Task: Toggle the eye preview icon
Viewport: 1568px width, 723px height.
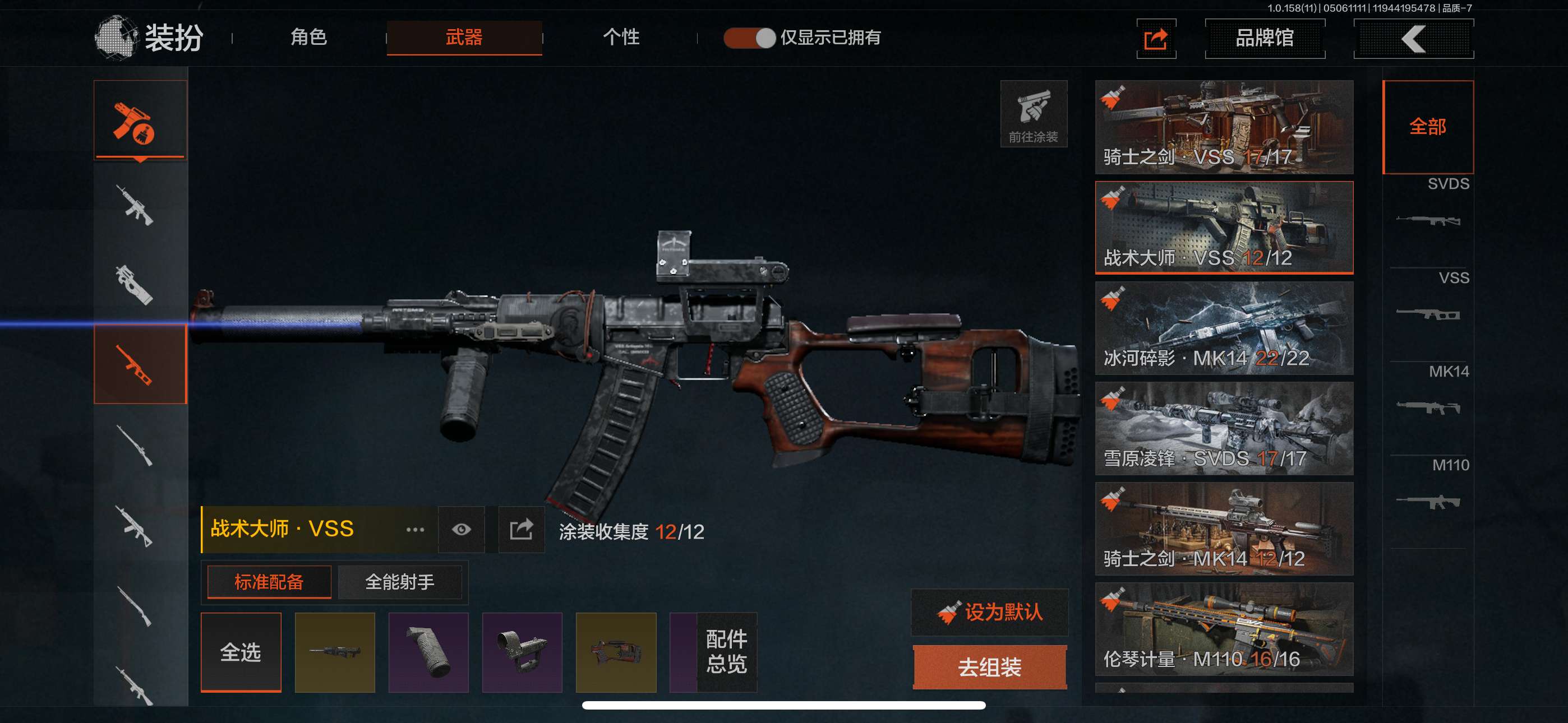Action: [461, 530]
